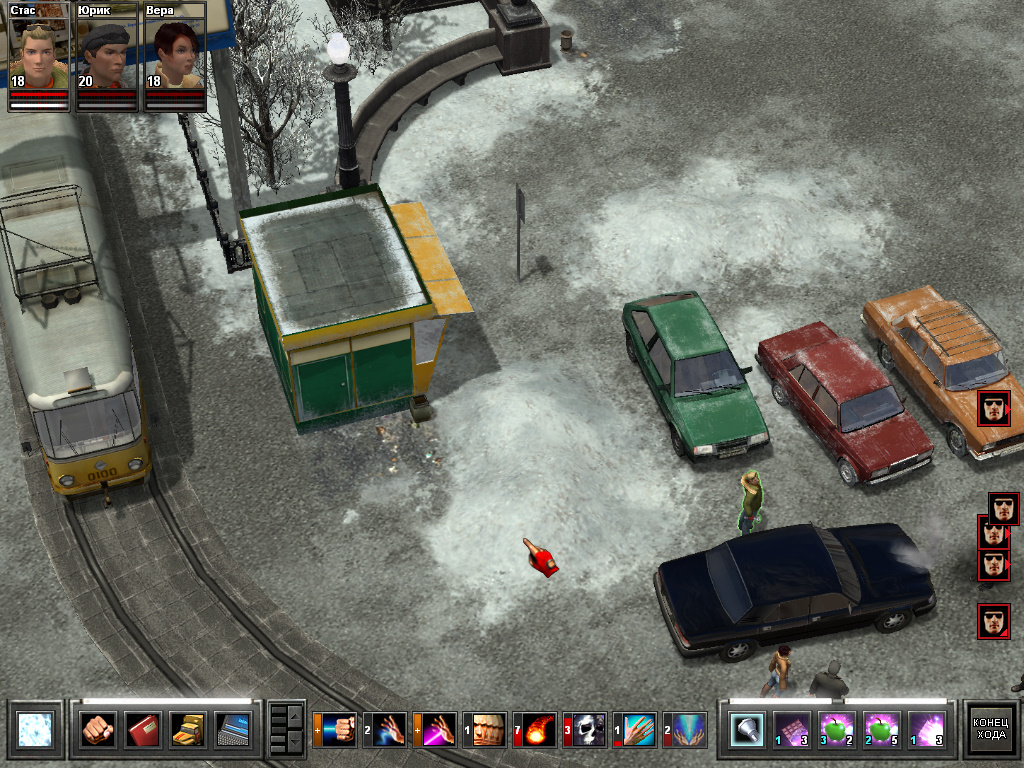Open the laptop computer icon
1024x768 pixels.
click(x=234, y=729)
